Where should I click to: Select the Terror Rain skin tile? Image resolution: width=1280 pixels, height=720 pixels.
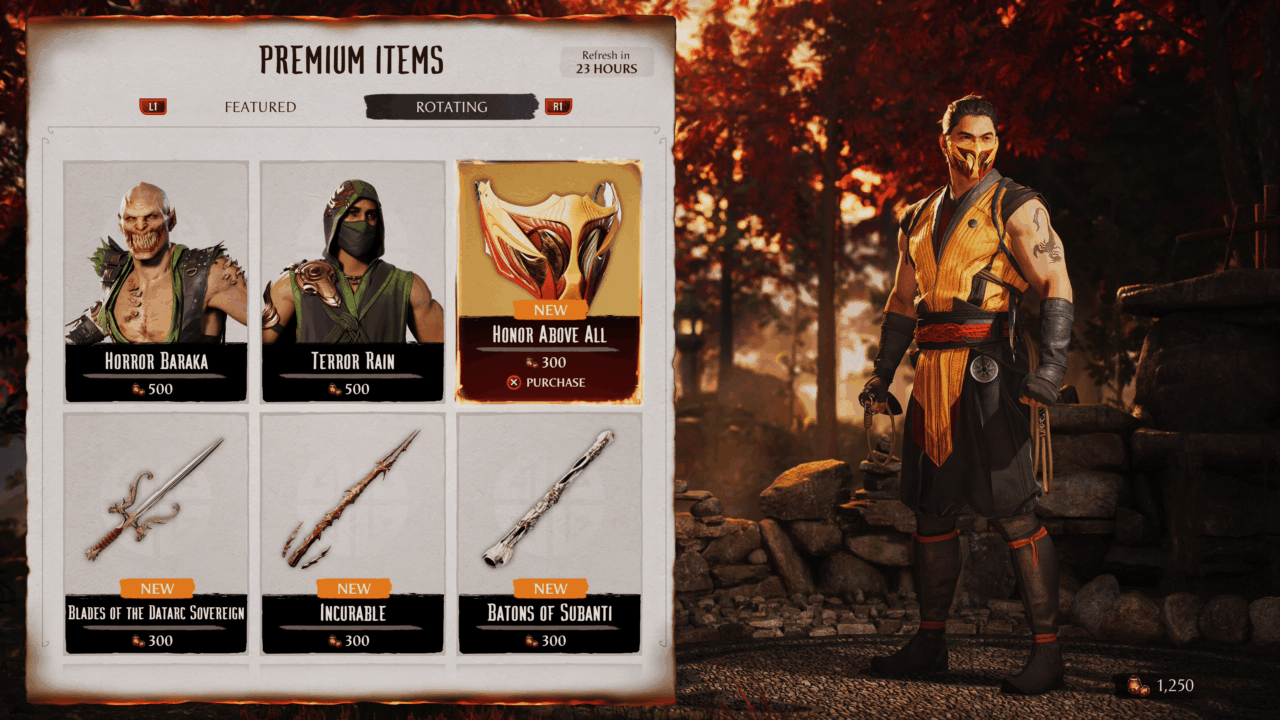(353, 281)
